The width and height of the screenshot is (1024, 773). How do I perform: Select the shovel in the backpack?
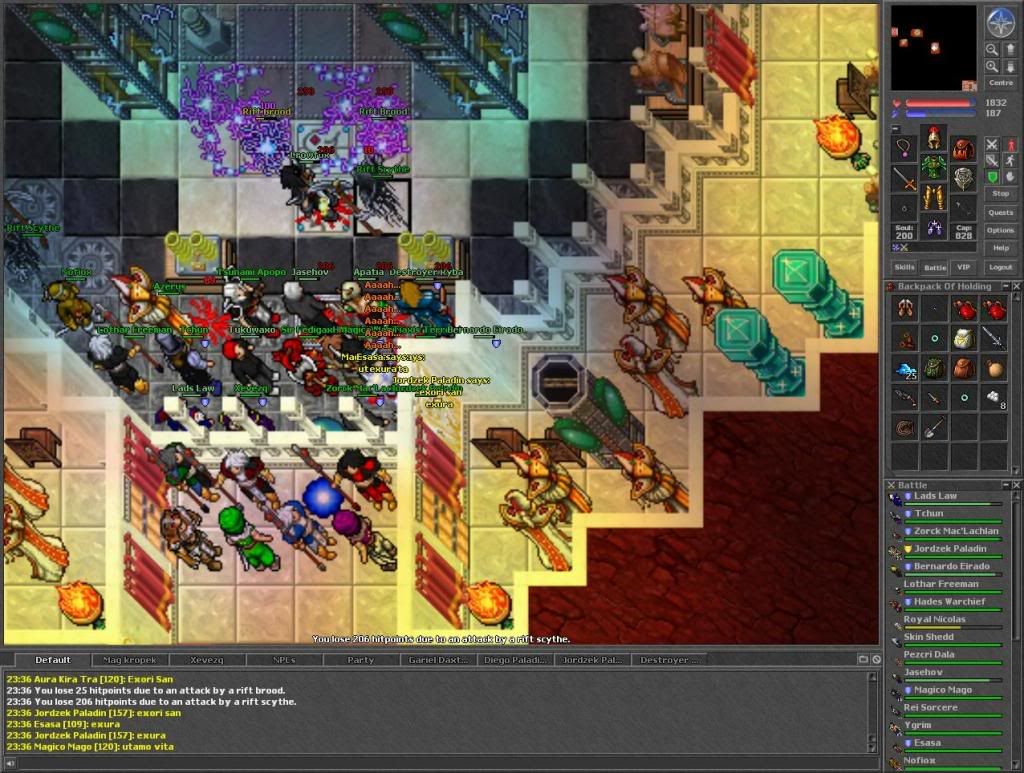tap(934, 428)
